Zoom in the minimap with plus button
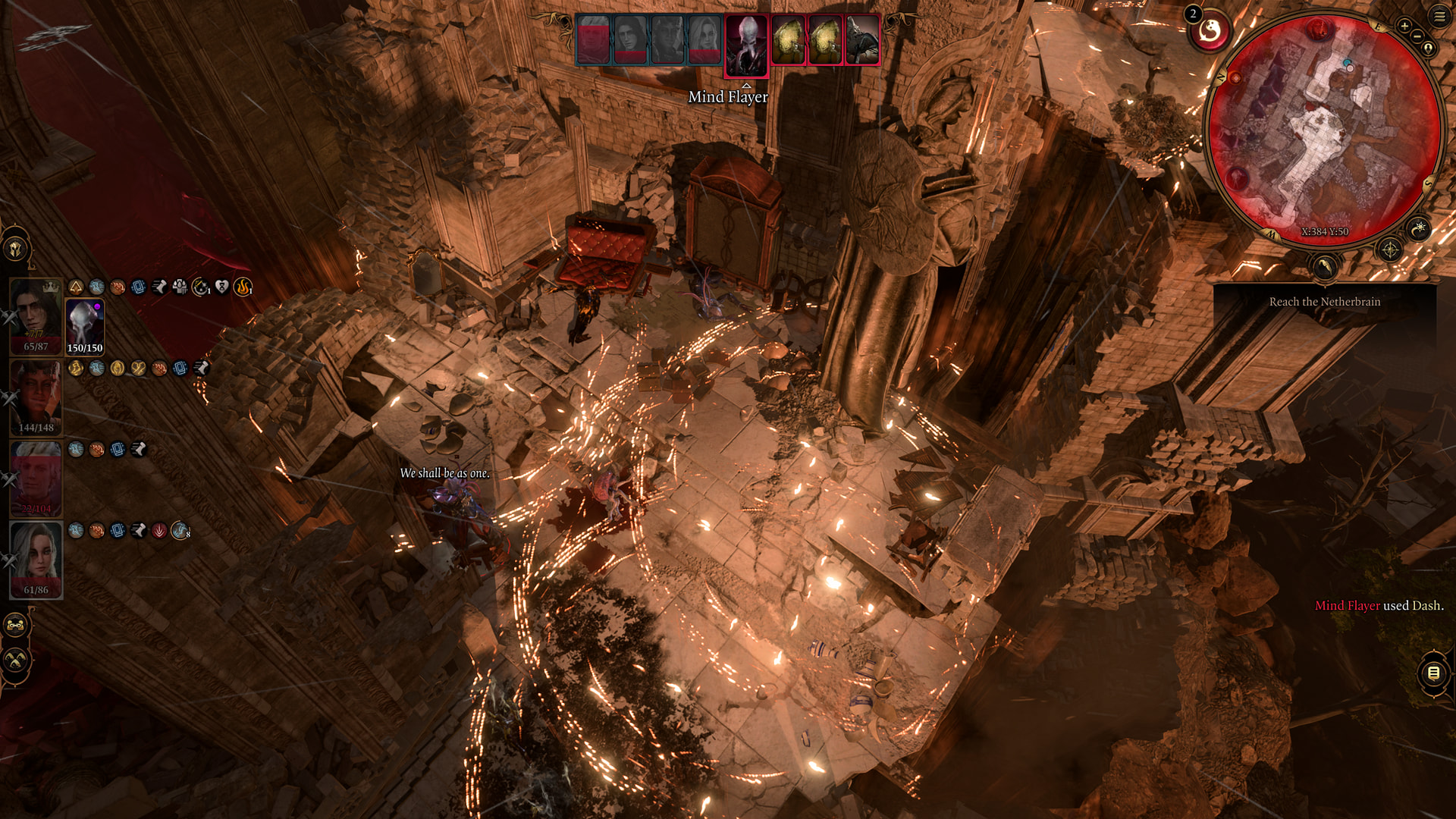Screen dimensions: 1456x819 coord(1404,26)
